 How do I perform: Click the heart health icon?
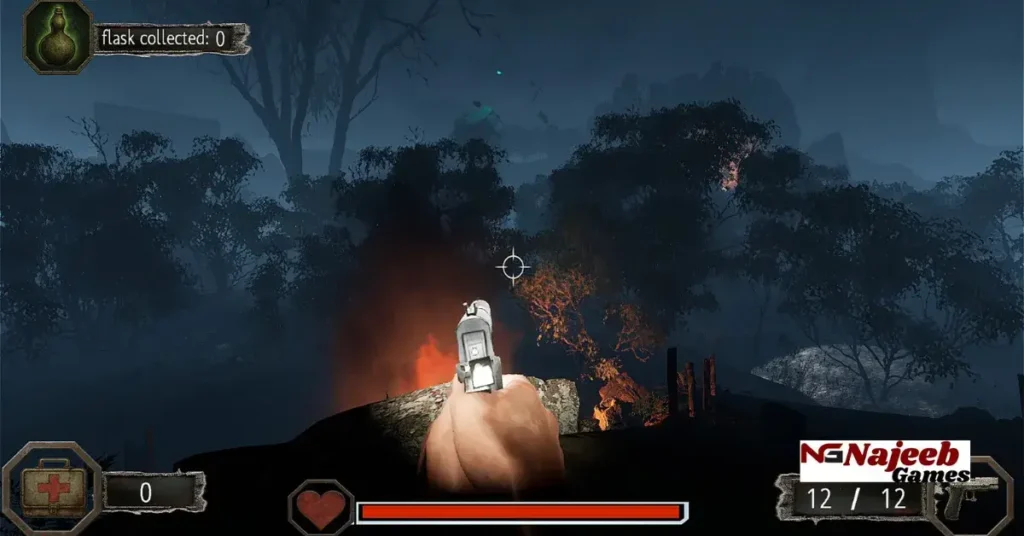[x=321, y=509]
